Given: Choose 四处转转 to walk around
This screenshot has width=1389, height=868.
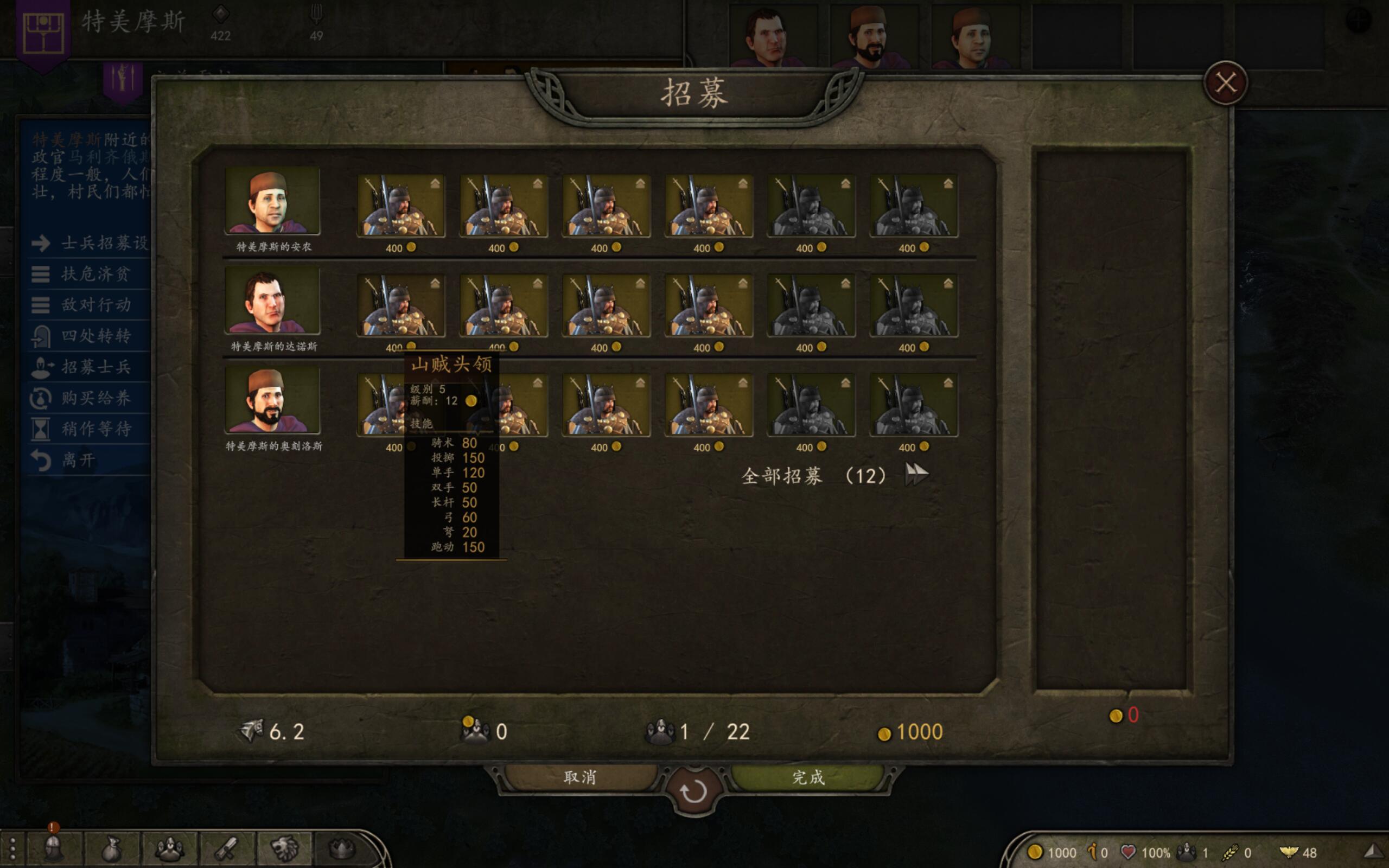Looking at the screenshot, I should [x=95, y=336].
